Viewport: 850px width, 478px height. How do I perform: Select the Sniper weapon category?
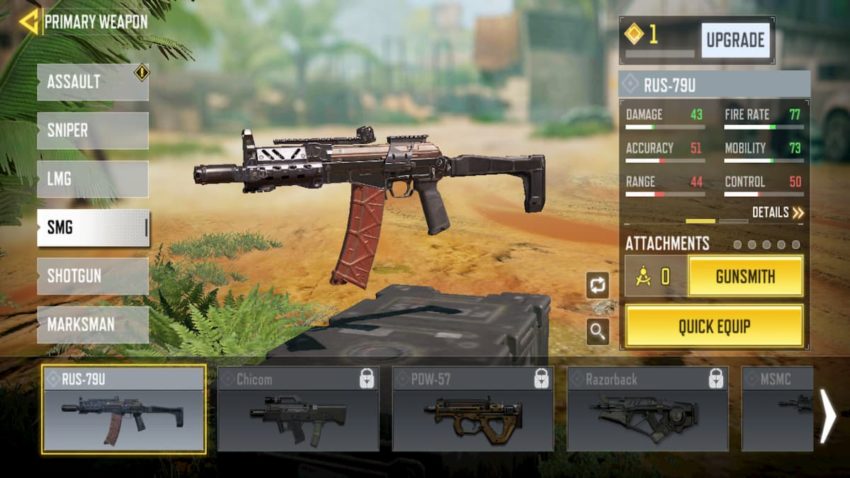click(x=92, y=131)
